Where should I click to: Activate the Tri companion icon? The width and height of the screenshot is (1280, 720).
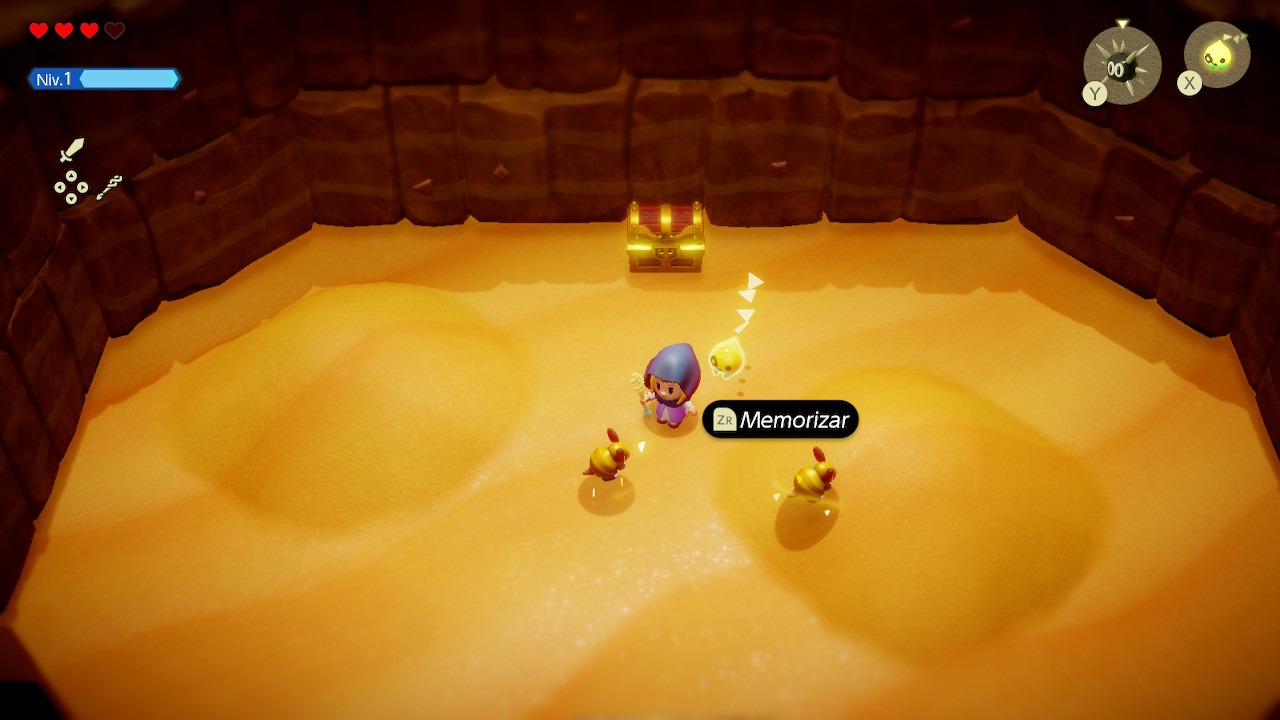click(1217, 56)
